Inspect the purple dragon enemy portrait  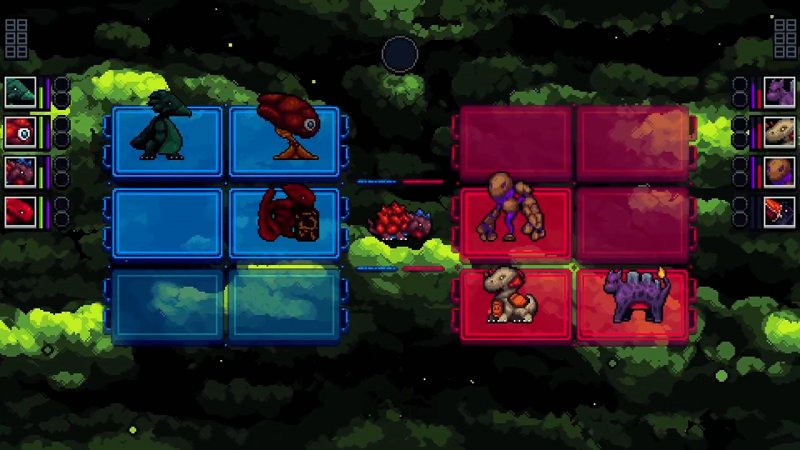779,92
